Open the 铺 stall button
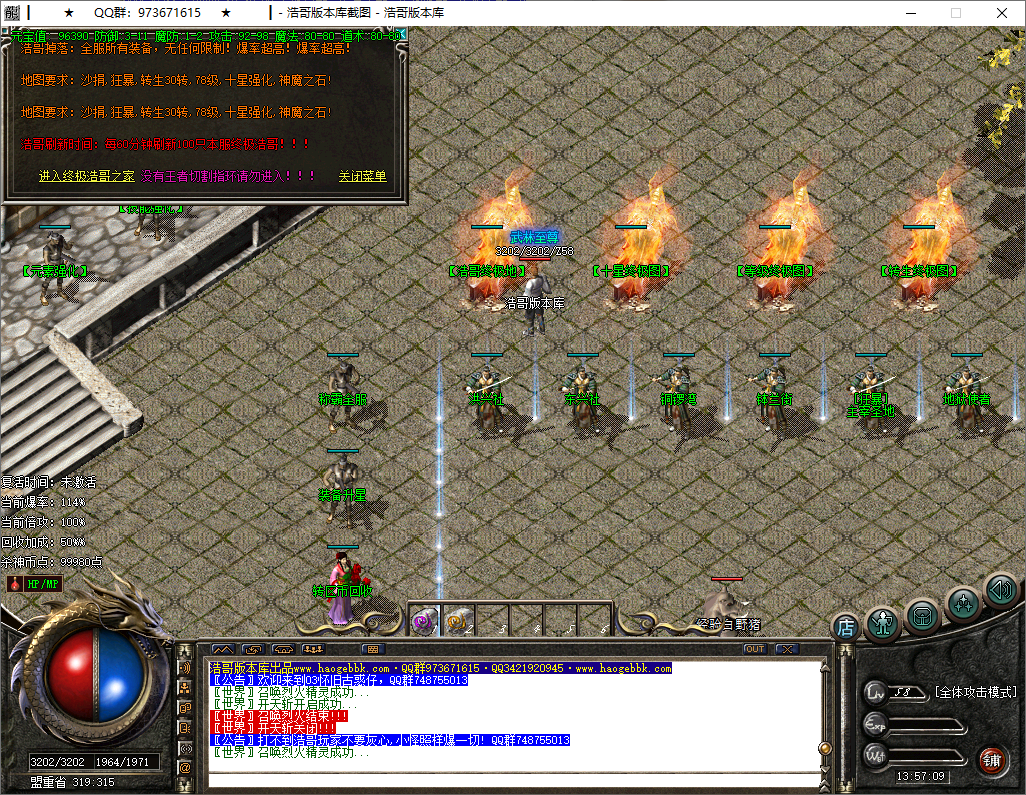Image resolution: width=1026 pixels, height=795 pixels. pyautogui.click(x=991, y=759)
